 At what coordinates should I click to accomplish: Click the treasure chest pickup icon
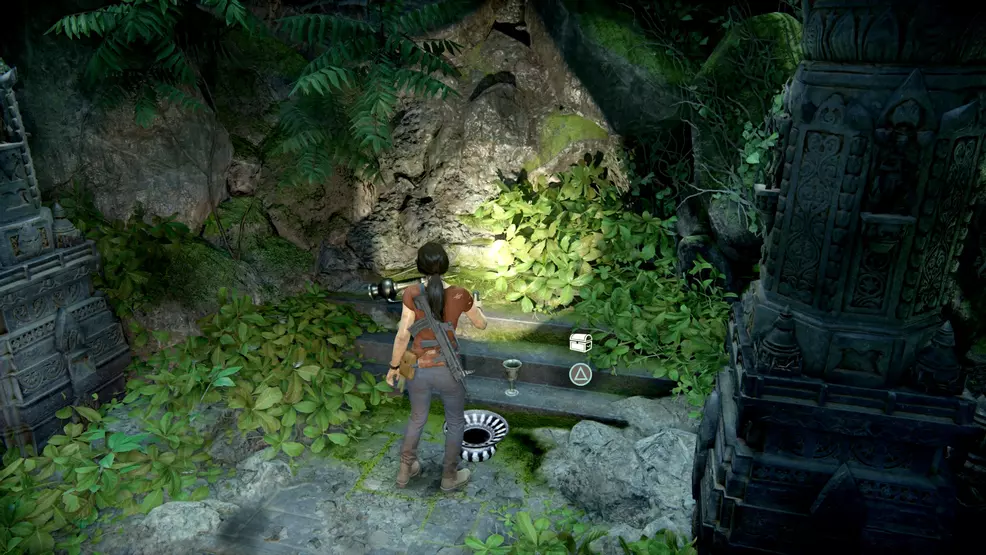coord(580,343)
